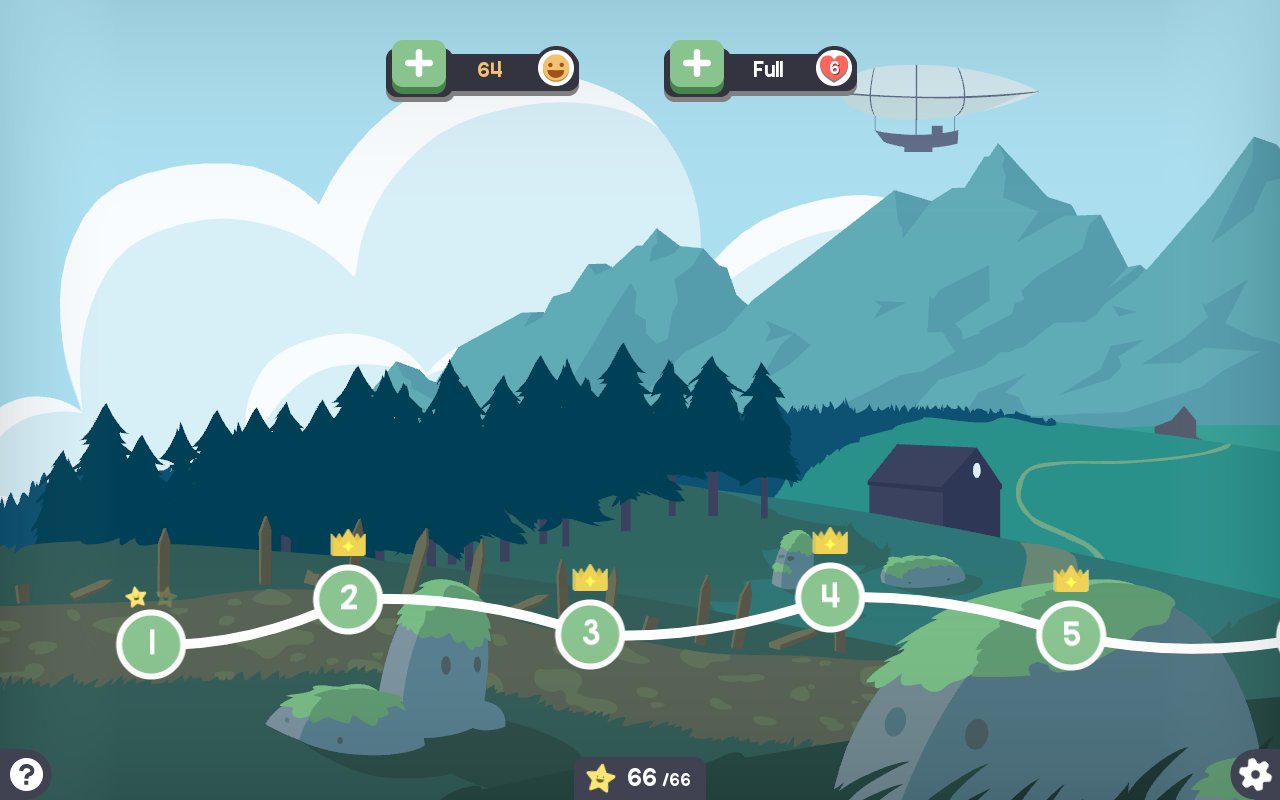
Task: Start level 5
Action: click(x=1070, y=634)
